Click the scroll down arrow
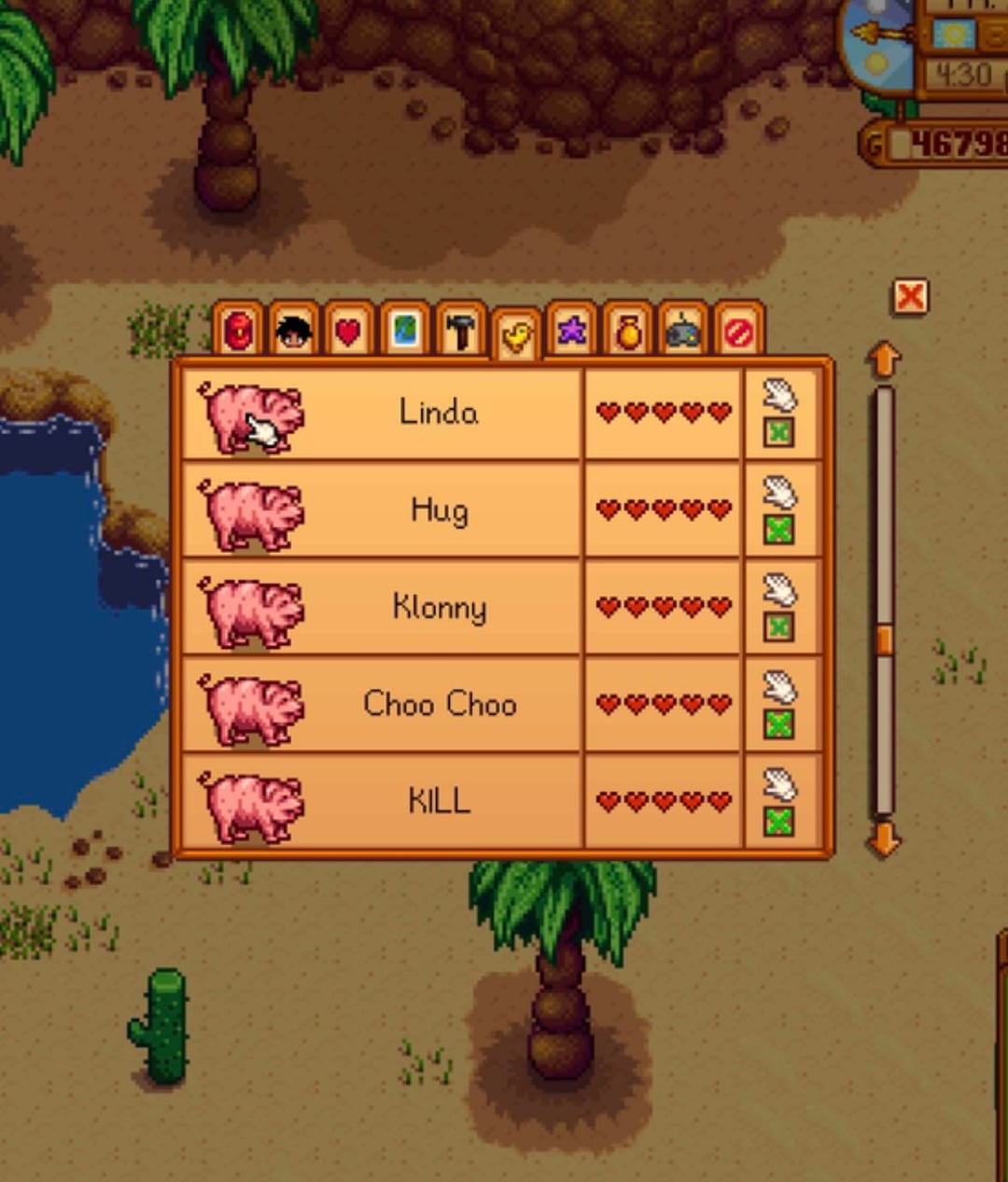Viewport: 1008px width, 1182px height. [884, 839]
